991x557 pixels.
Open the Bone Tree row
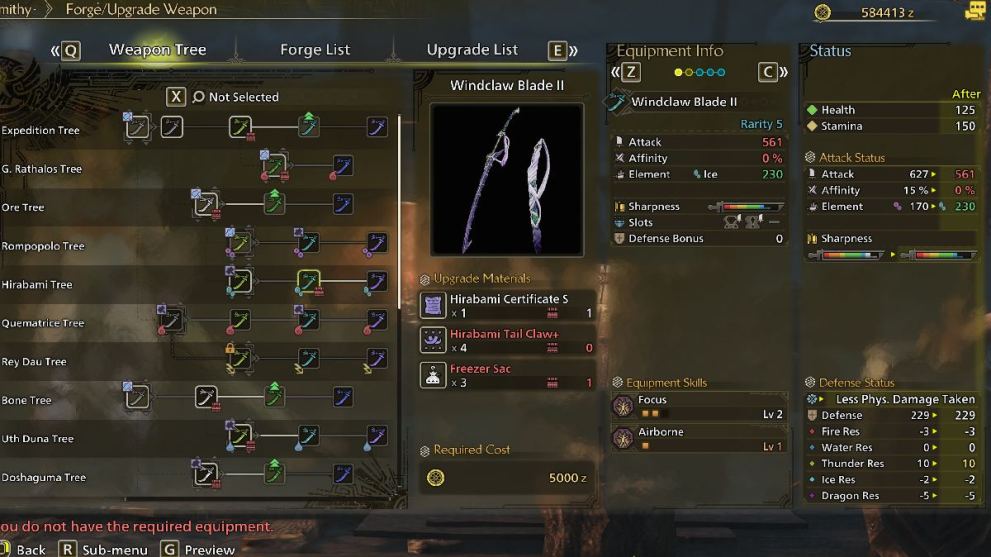(27, 401)
